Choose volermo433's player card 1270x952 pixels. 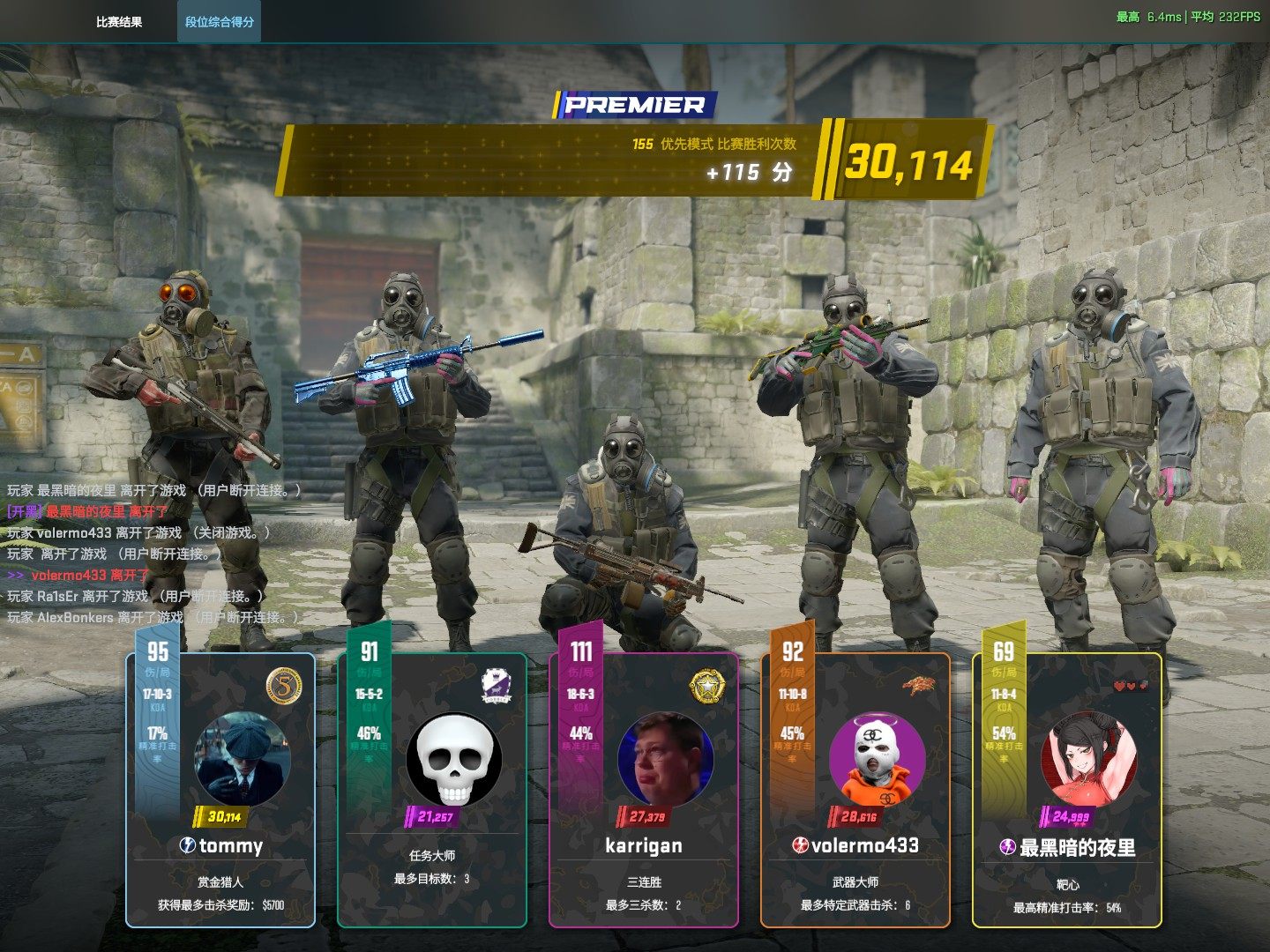point(855,846)
